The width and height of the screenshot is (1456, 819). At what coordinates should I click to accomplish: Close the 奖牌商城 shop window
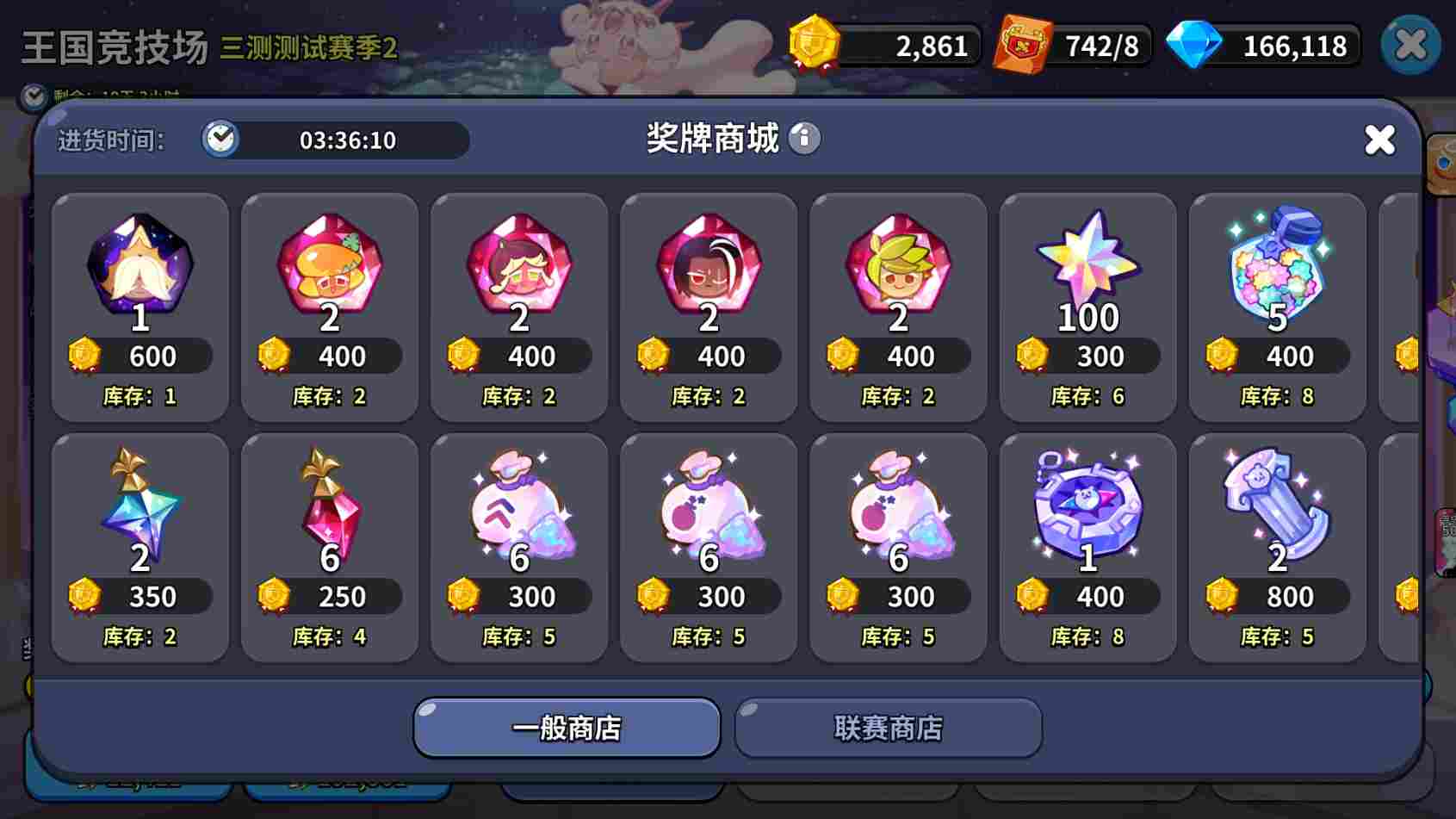pyautogui.click(x=1380, y=140)
